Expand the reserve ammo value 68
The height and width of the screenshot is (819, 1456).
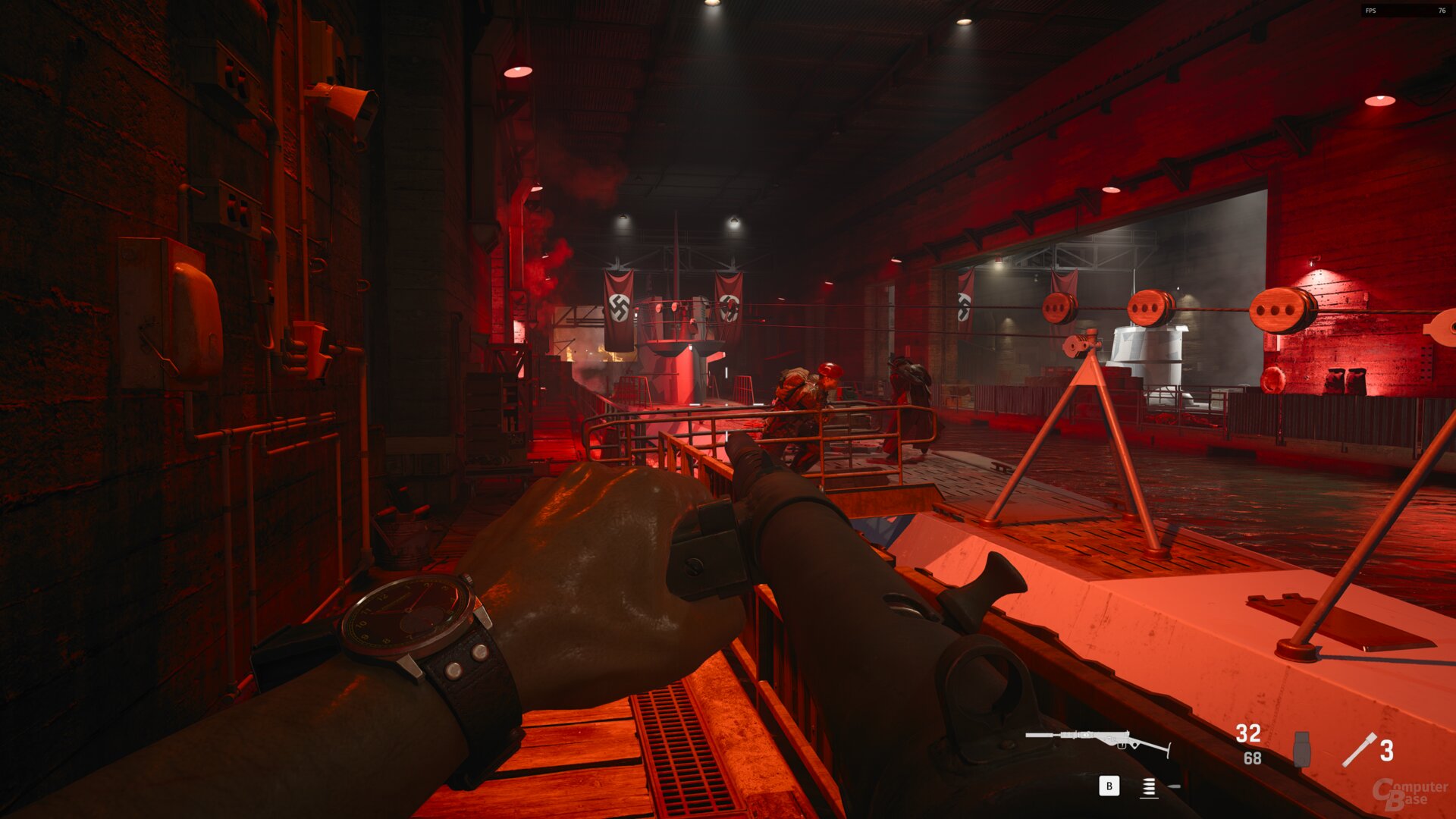(1252, 757)
